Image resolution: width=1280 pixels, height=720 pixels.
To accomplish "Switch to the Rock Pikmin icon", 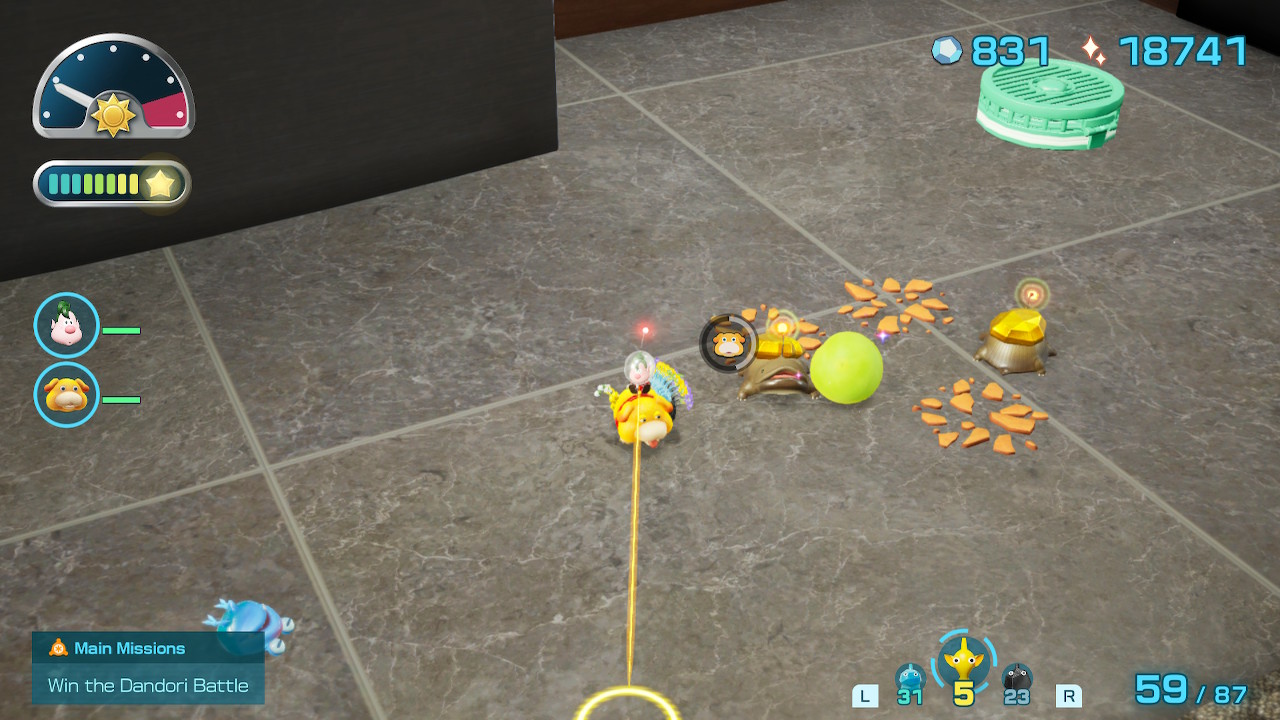I will 1017,678.
